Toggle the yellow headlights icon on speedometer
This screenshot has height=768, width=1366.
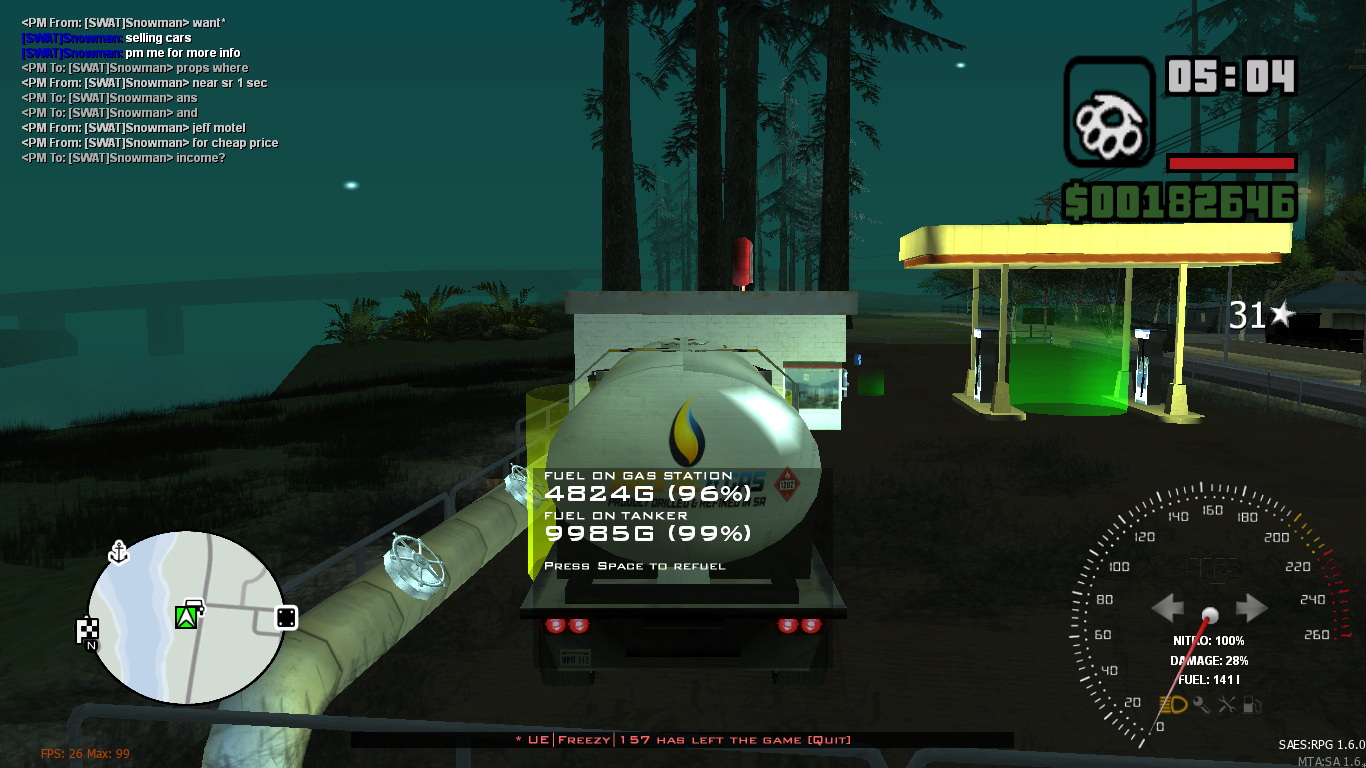(x=1173, y=704)
